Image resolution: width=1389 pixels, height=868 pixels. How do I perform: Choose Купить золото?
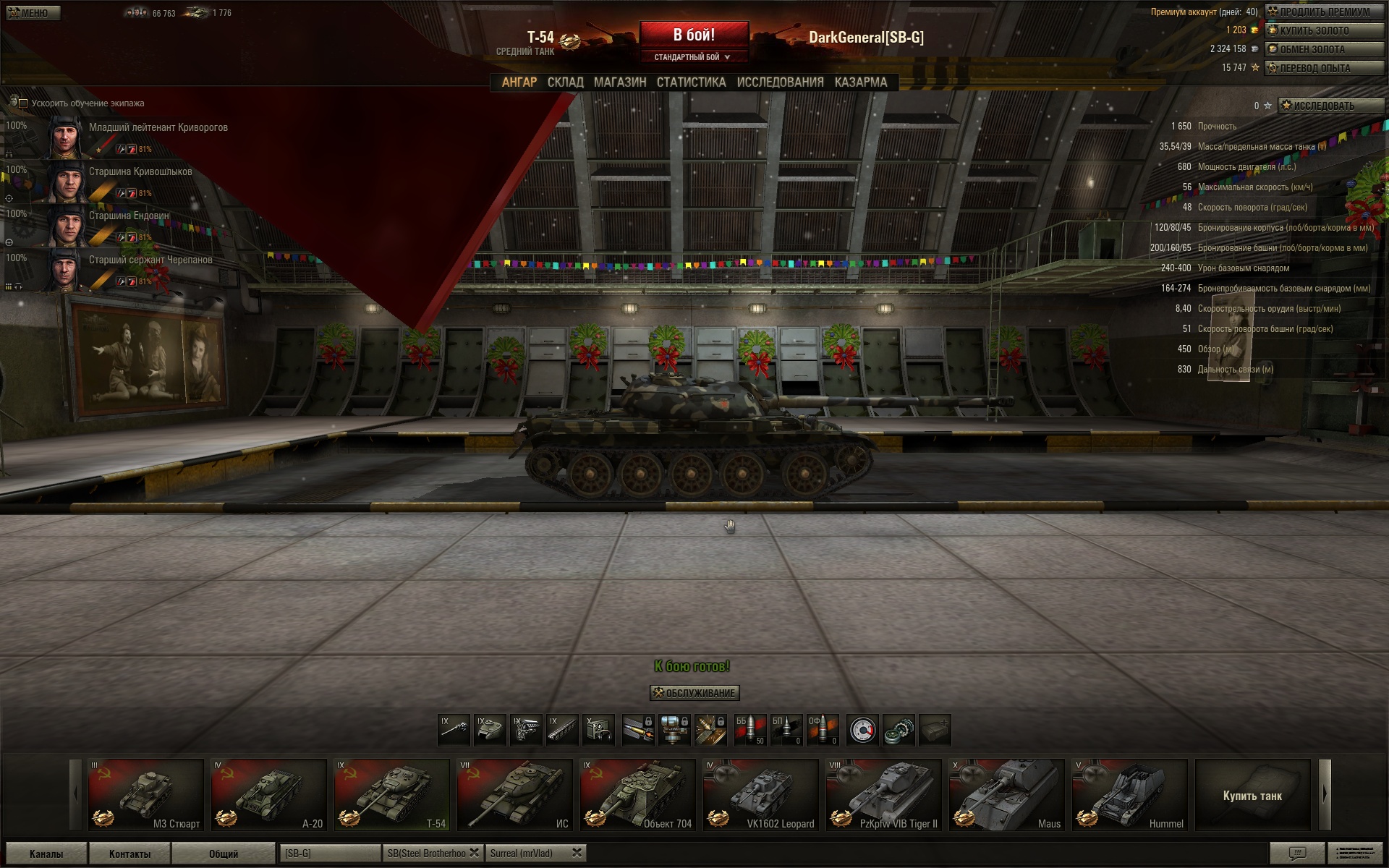tap(1324, 30)
